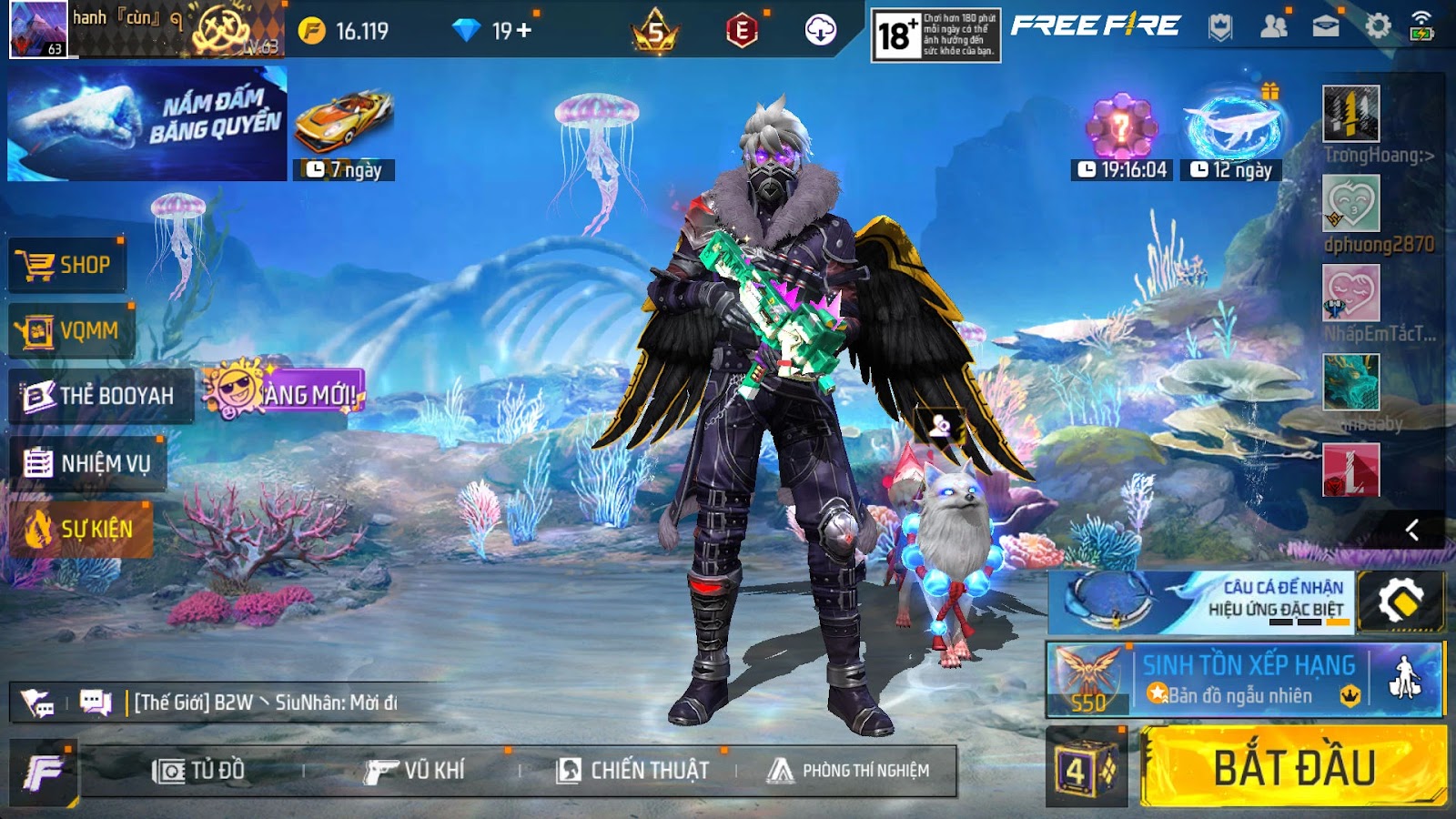Open the VQMM lucky spin menu
This screenshot has width=1456, height=819.
(71, 331)
